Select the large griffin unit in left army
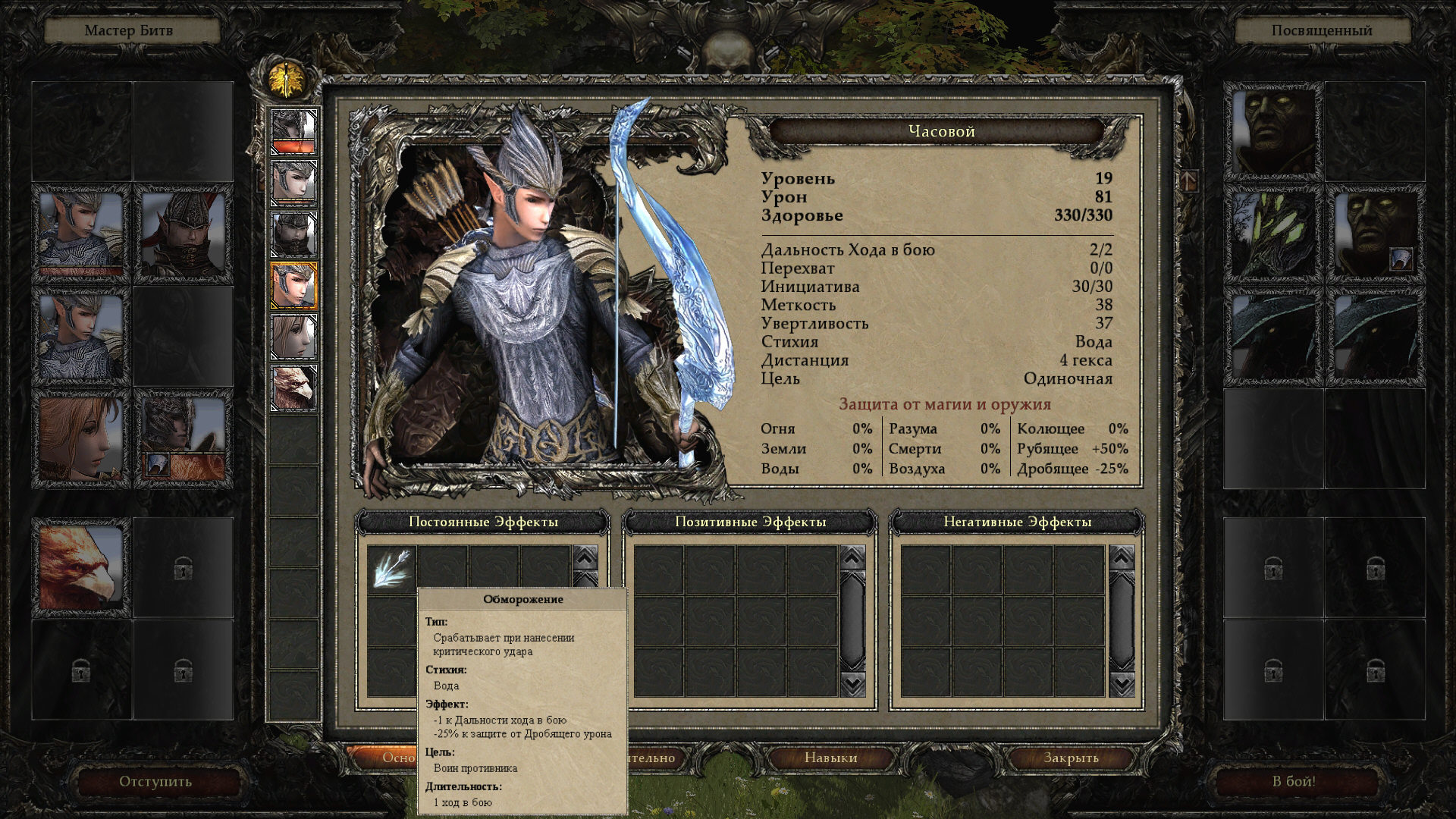The height and width of the screenshot is (819, 1456). tap(80, 568)
